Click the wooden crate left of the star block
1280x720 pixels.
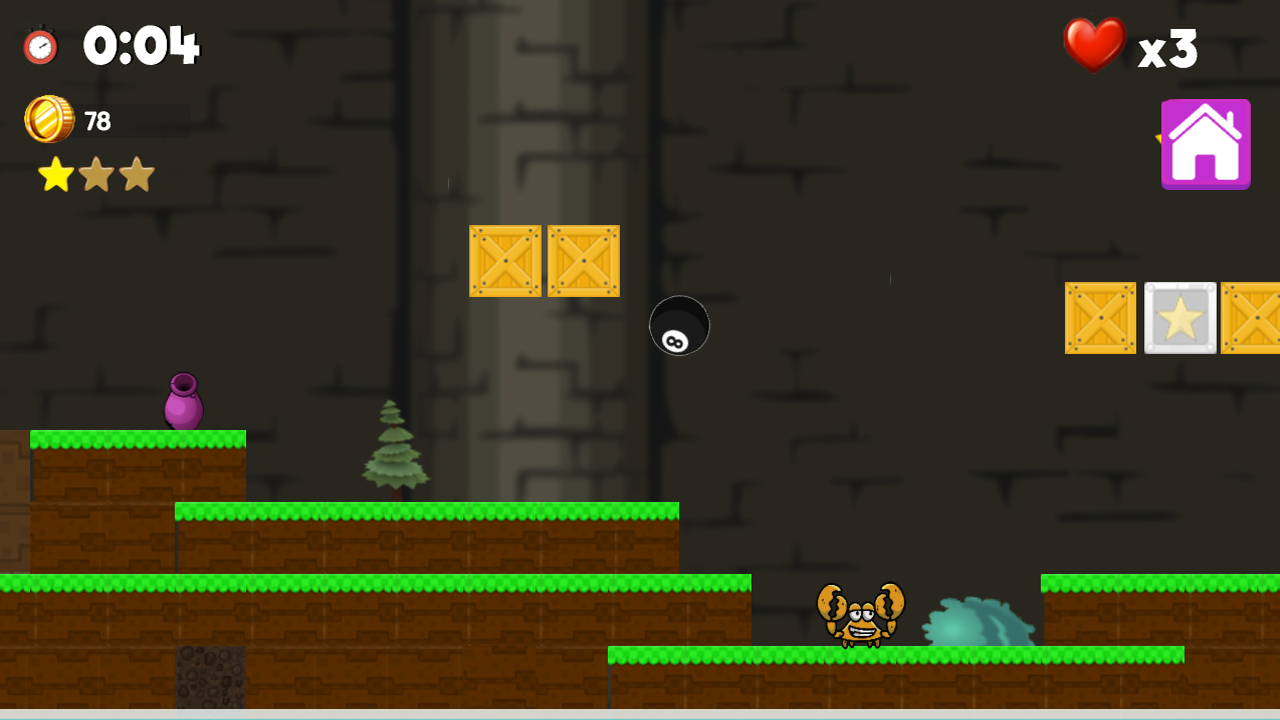click(1100, 317)
